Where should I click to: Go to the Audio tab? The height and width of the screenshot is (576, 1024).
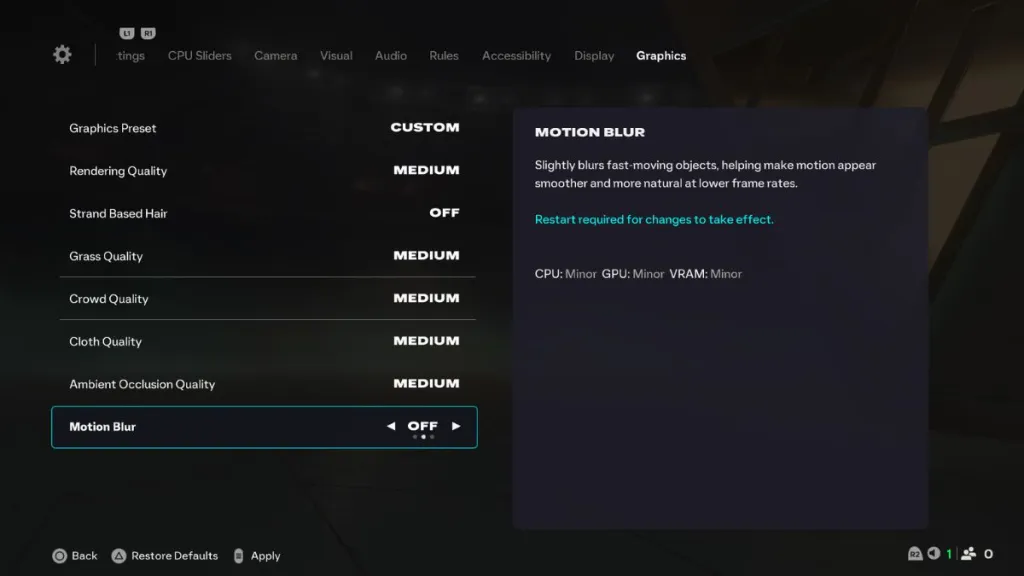pos(390,56)
